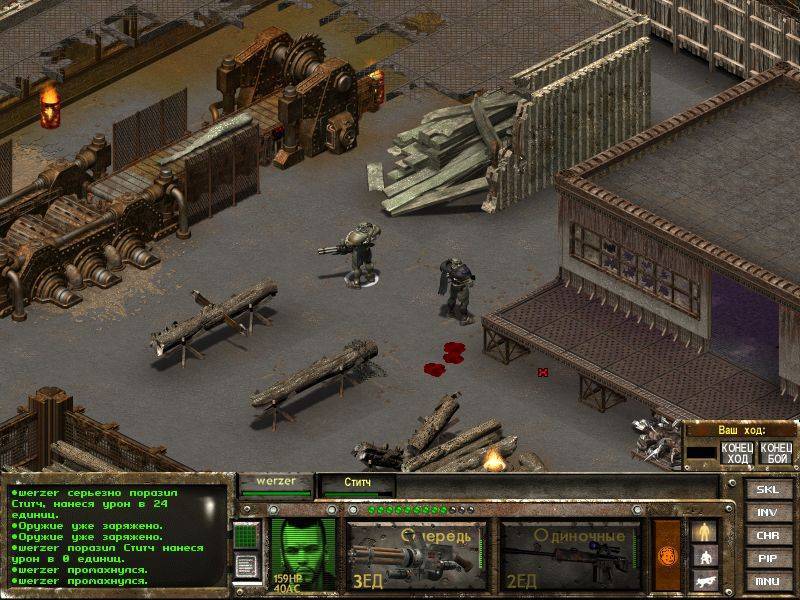Click the document icon below the grid icon
Viewport: 800px width, 600px height.
tap(246, 565)
